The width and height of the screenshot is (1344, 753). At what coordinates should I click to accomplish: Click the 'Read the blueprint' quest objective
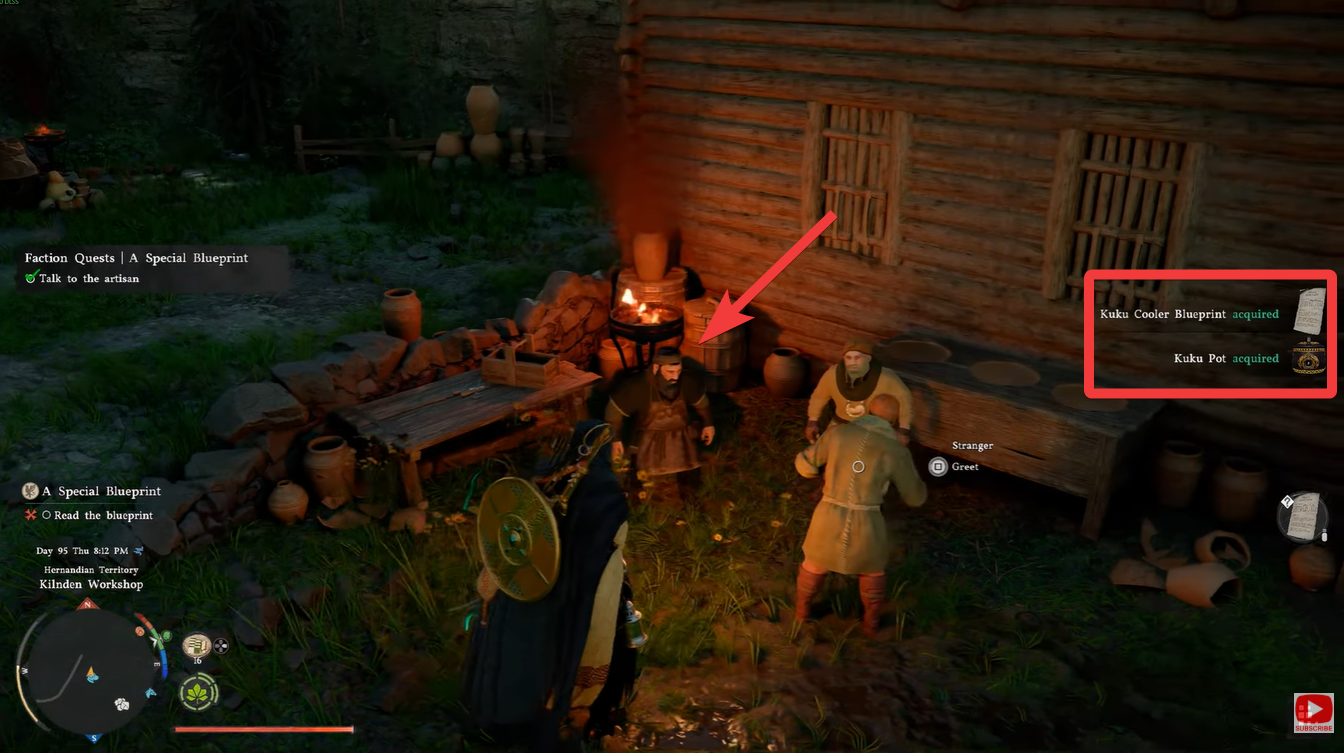coord(103,516)
